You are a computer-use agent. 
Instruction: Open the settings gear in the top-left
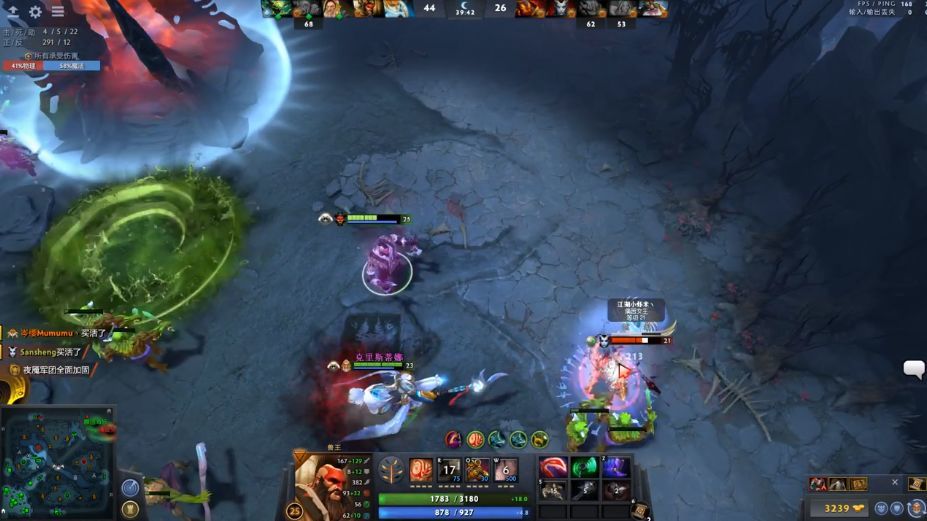(x=35, y=11)
